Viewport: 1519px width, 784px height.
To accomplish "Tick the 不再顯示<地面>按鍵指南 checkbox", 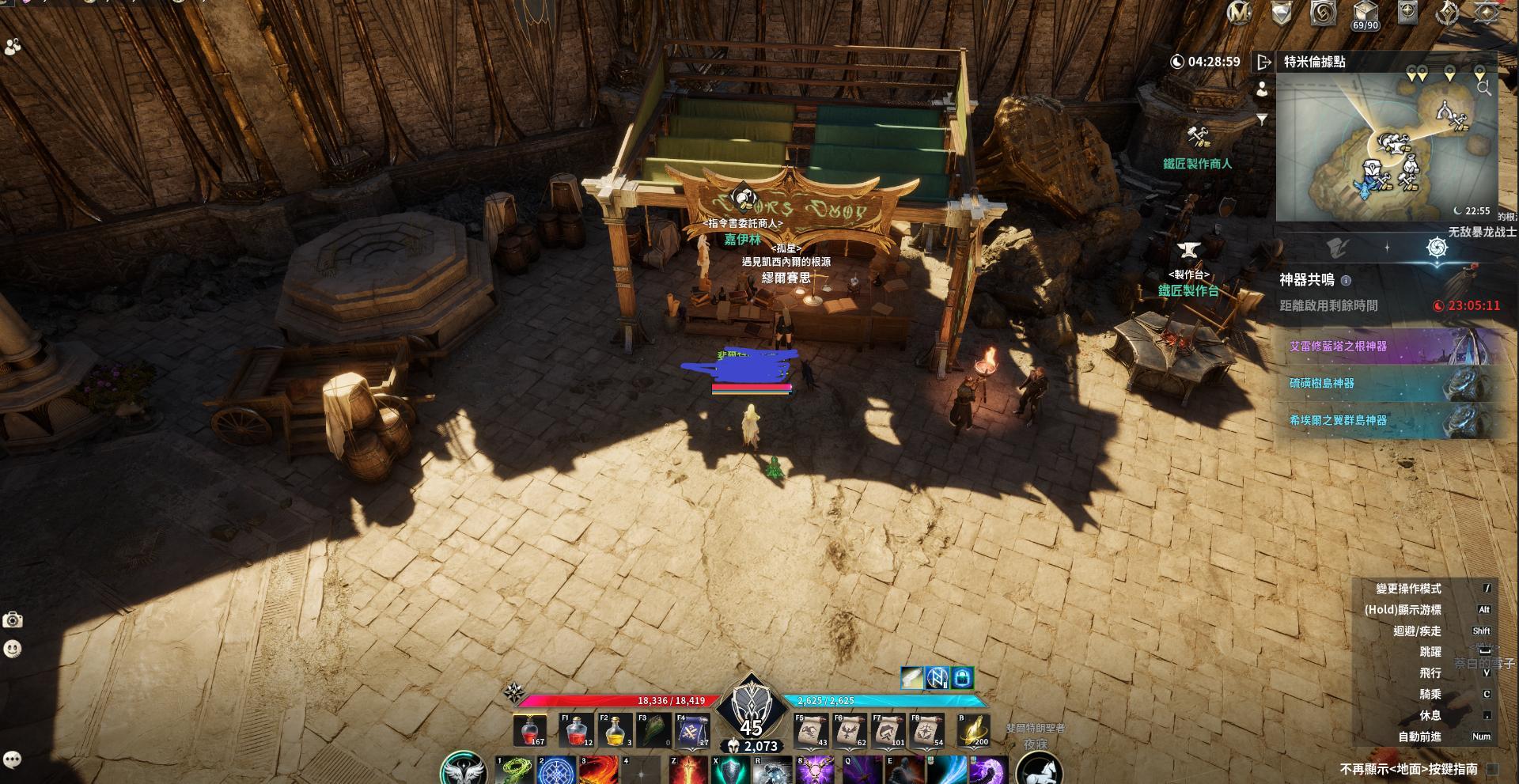I will [1492, 768].
